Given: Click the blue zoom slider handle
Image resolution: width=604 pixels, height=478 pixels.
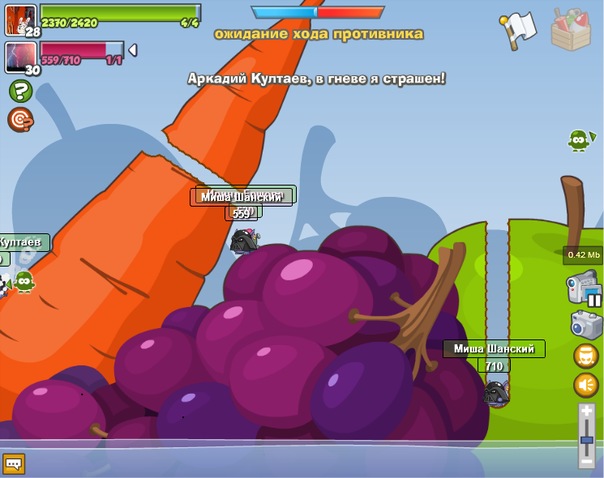Looking at the screenshot, I should [586, 441].
